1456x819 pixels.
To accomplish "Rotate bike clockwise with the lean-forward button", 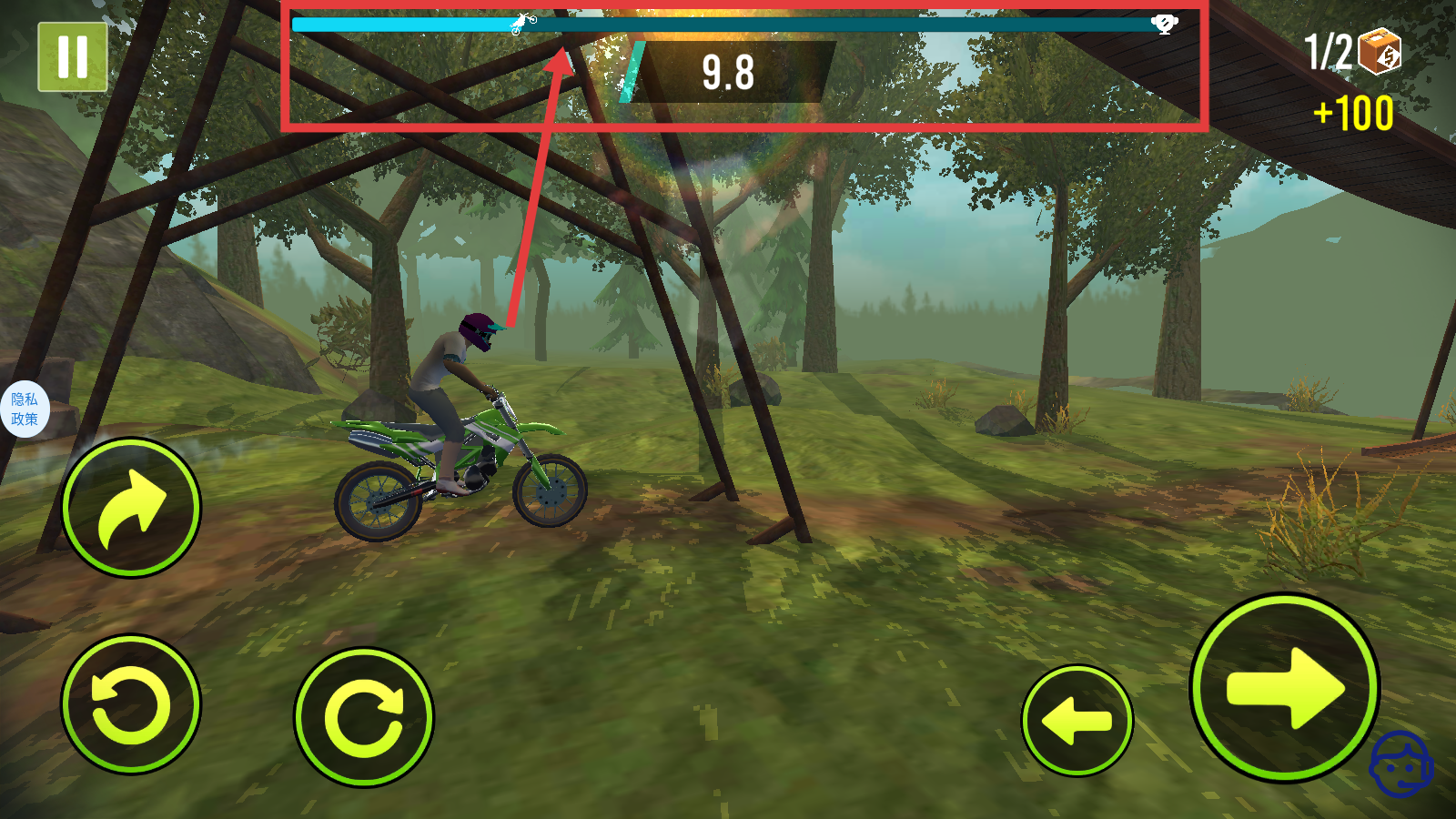I will tap(364, 717).
